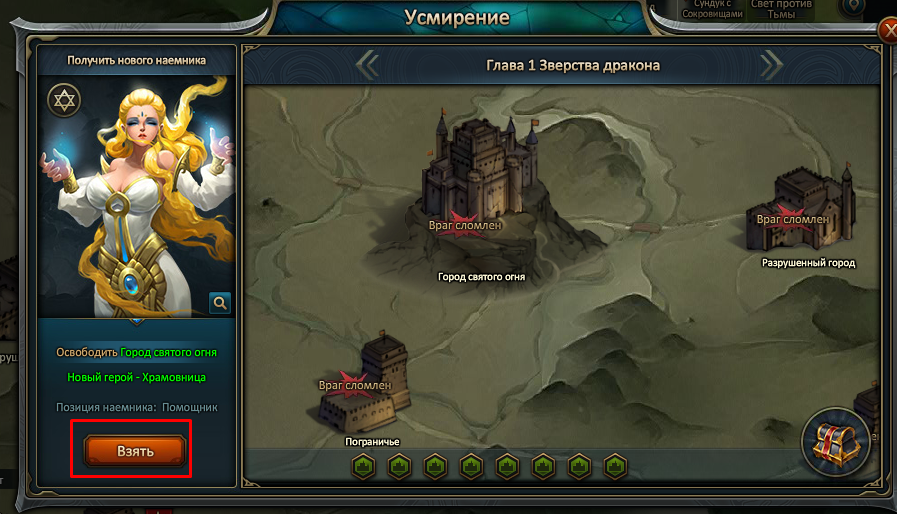Go to the previous chapter arrow

367,65
